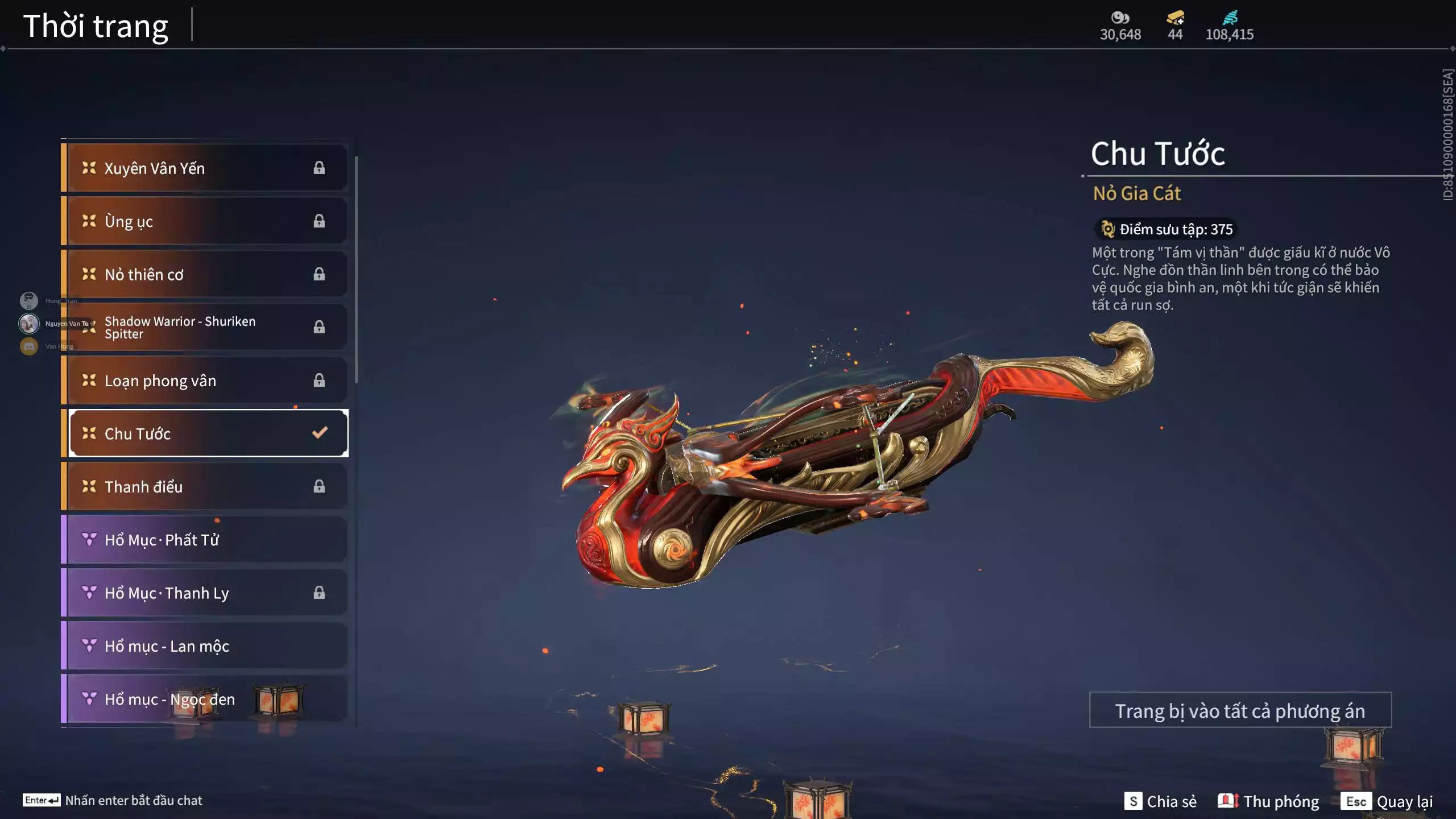Click the Nguyen Van Tu voice avatar
Screen dimensions: 1456x819
[29, 324]
